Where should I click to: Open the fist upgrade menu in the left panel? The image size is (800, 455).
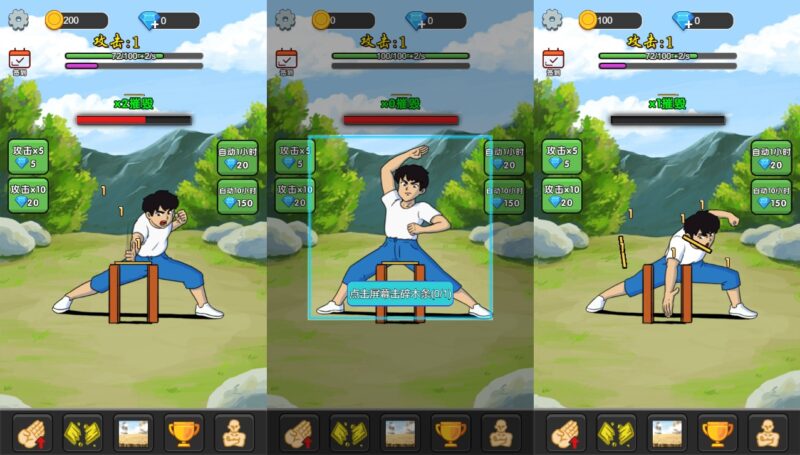tap(32, 432)
